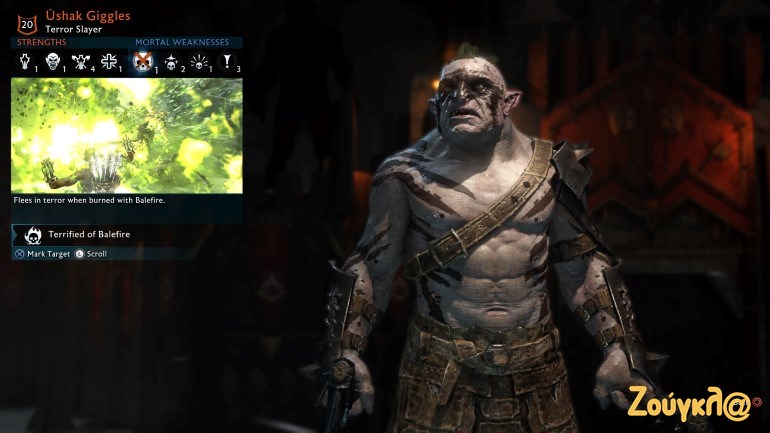Select the highlighted Terrified of Balefire weakness icon
This screenshot has width=770, height=433.
pos(144,63)
